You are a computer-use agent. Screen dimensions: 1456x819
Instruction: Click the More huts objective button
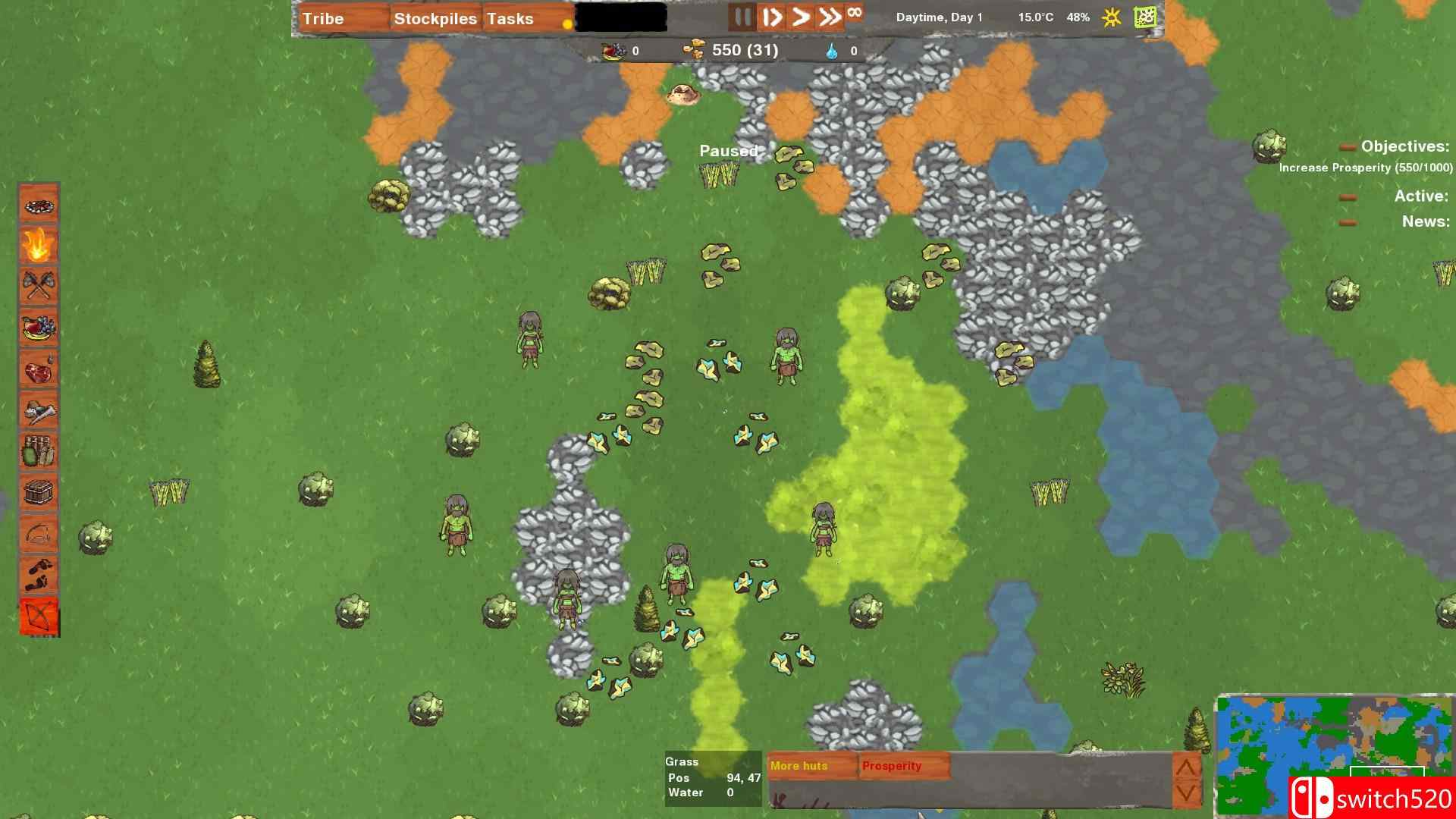pos(799,766)
